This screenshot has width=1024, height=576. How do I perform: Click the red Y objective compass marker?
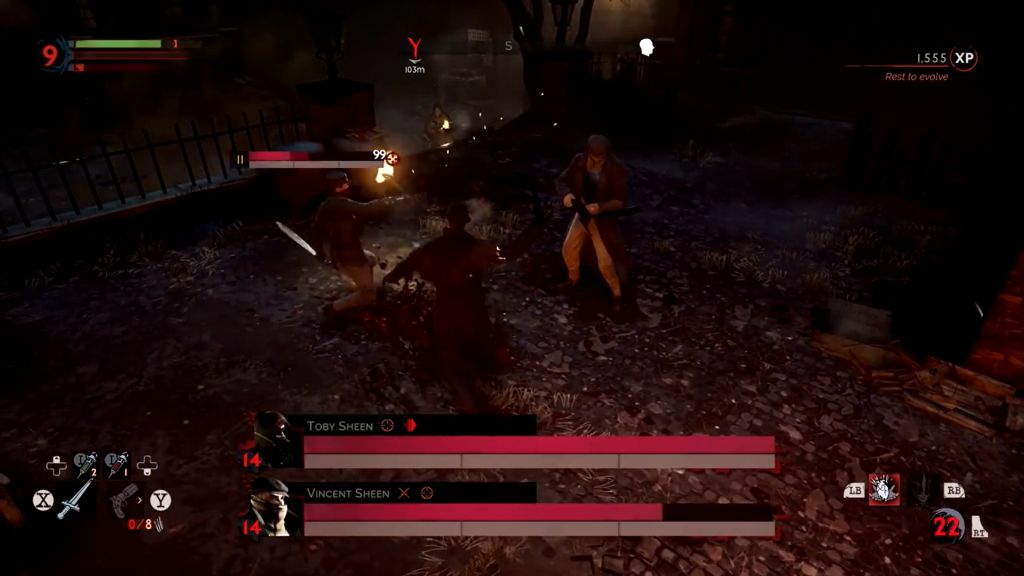[x=415, y=48]
